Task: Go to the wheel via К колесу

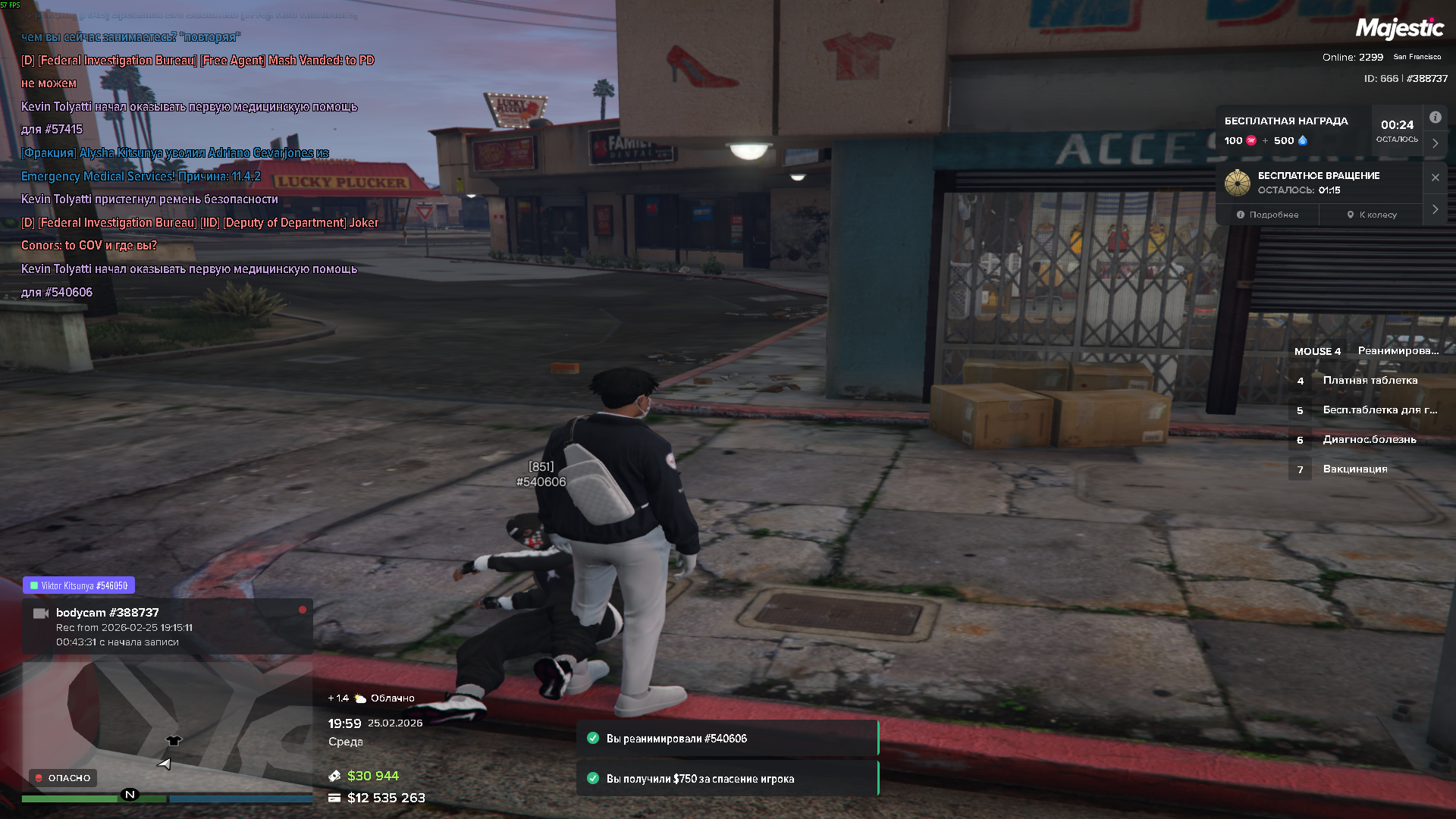Action: pyautogui.click(x=1372, y=215)
